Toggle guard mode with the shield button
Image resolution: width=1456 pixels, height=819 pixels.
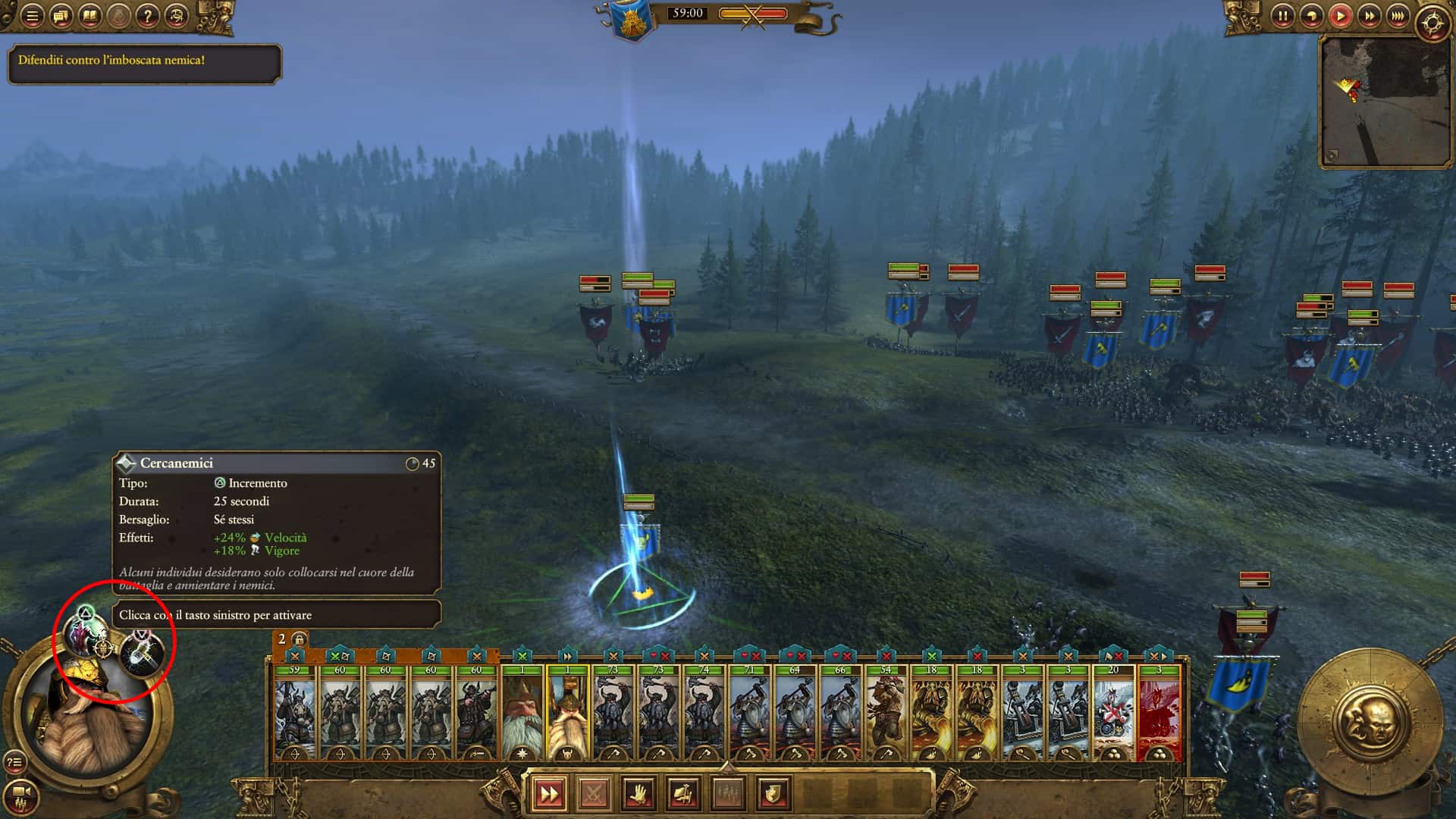773,794
